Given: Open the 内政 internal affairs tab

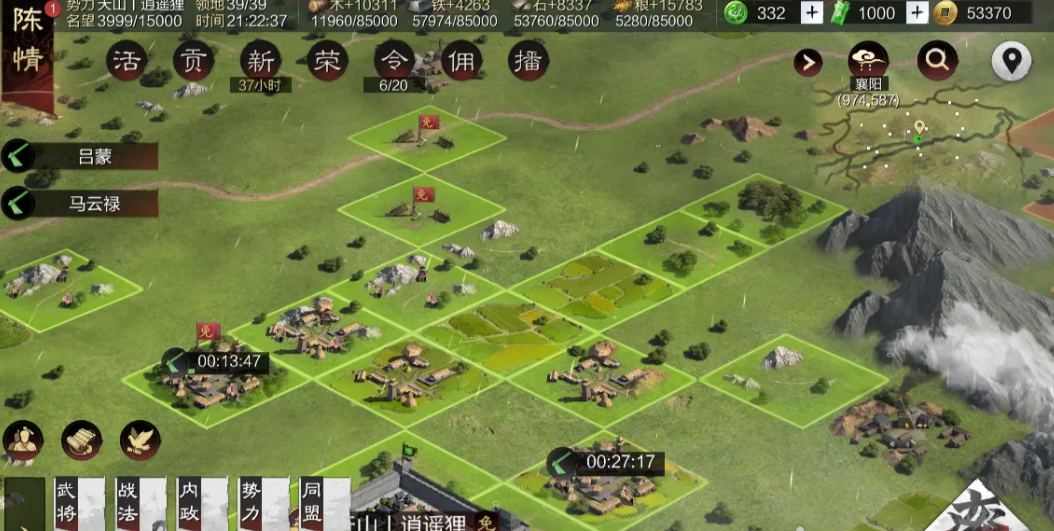Looking at the screenshot, I should tap(189, 500).
